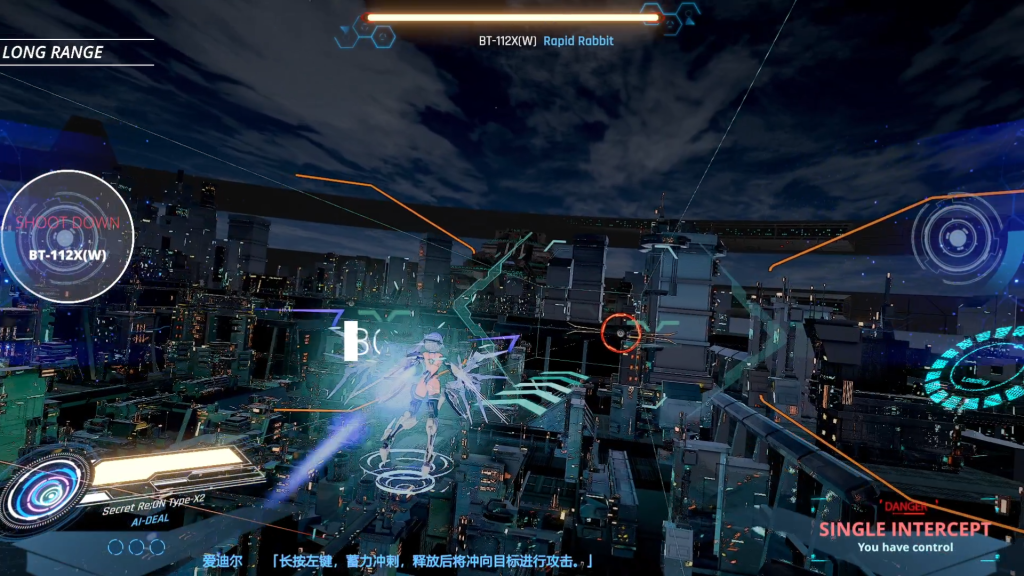Click the red lock-on targeting reticle
Screen dimensions: 1024x576
pyautogui.click(x=622, y=333)
